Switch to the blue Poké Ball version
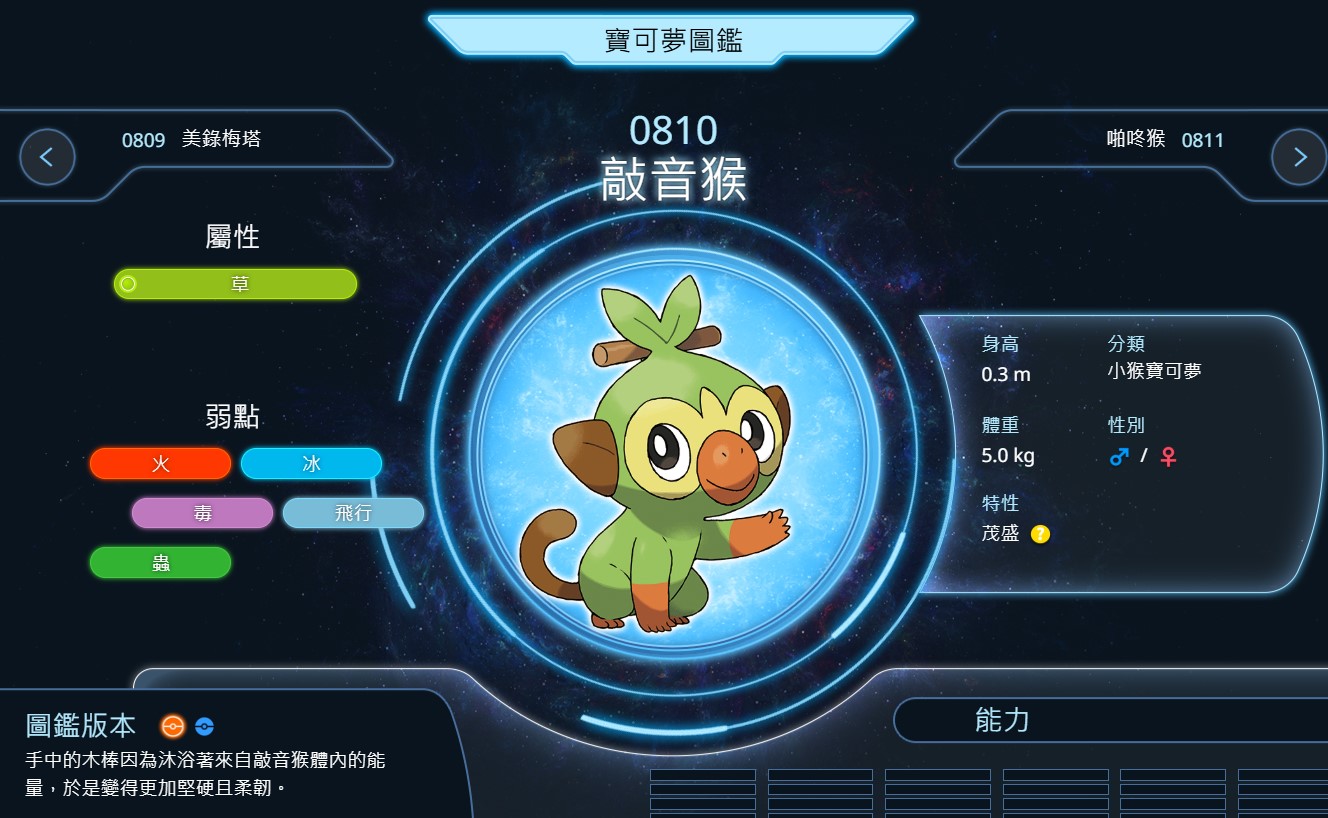The width and height of the screenshot is (1328, 818). click(x=204, y=726)
